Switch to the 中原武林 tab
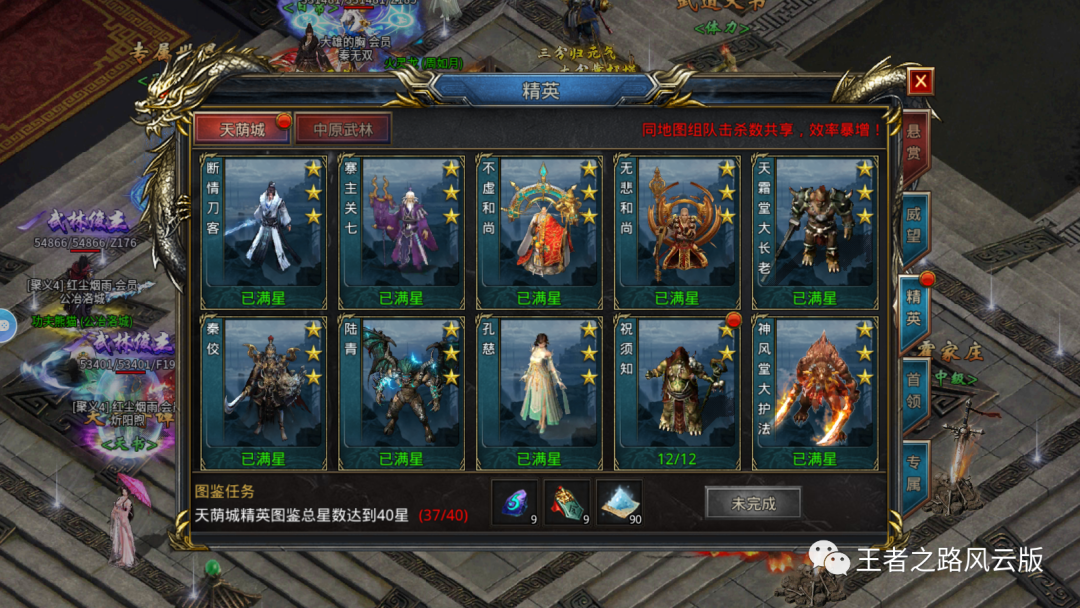This screenshot has width=1080, height=608. (342, 131)
